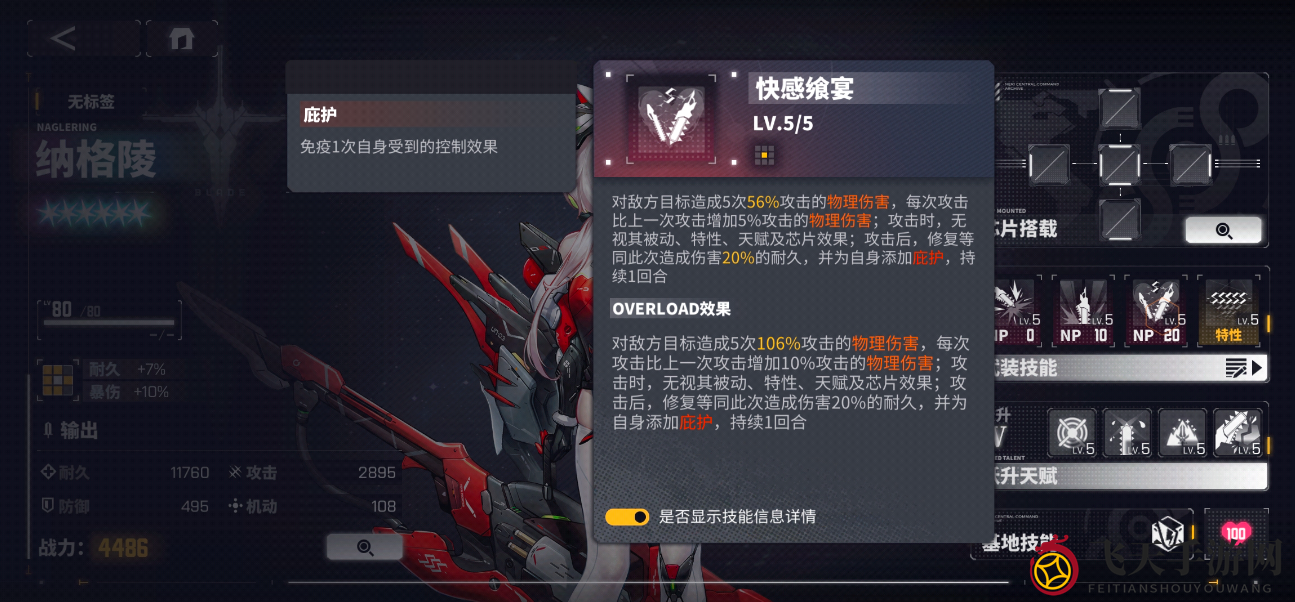Image resolution: width=1295 pixels, height=602 pixels.
Task: Select the triangle warning talent icon
Action: (x=1182, y=433)
